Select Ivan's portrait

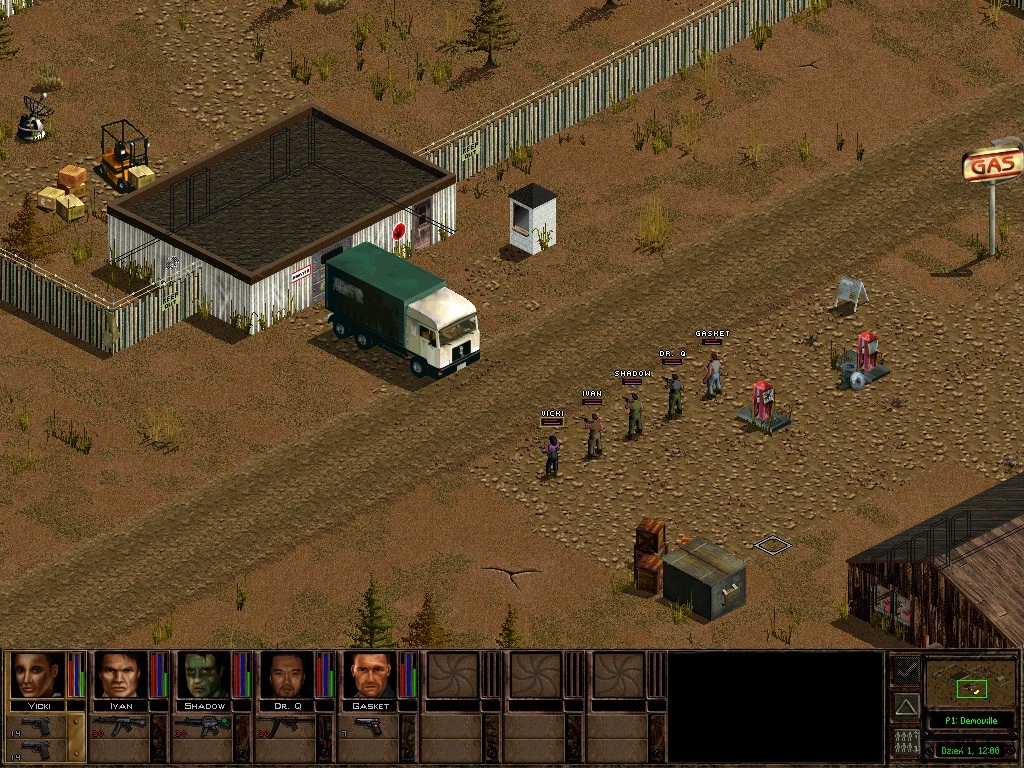[x=121, y=675]
